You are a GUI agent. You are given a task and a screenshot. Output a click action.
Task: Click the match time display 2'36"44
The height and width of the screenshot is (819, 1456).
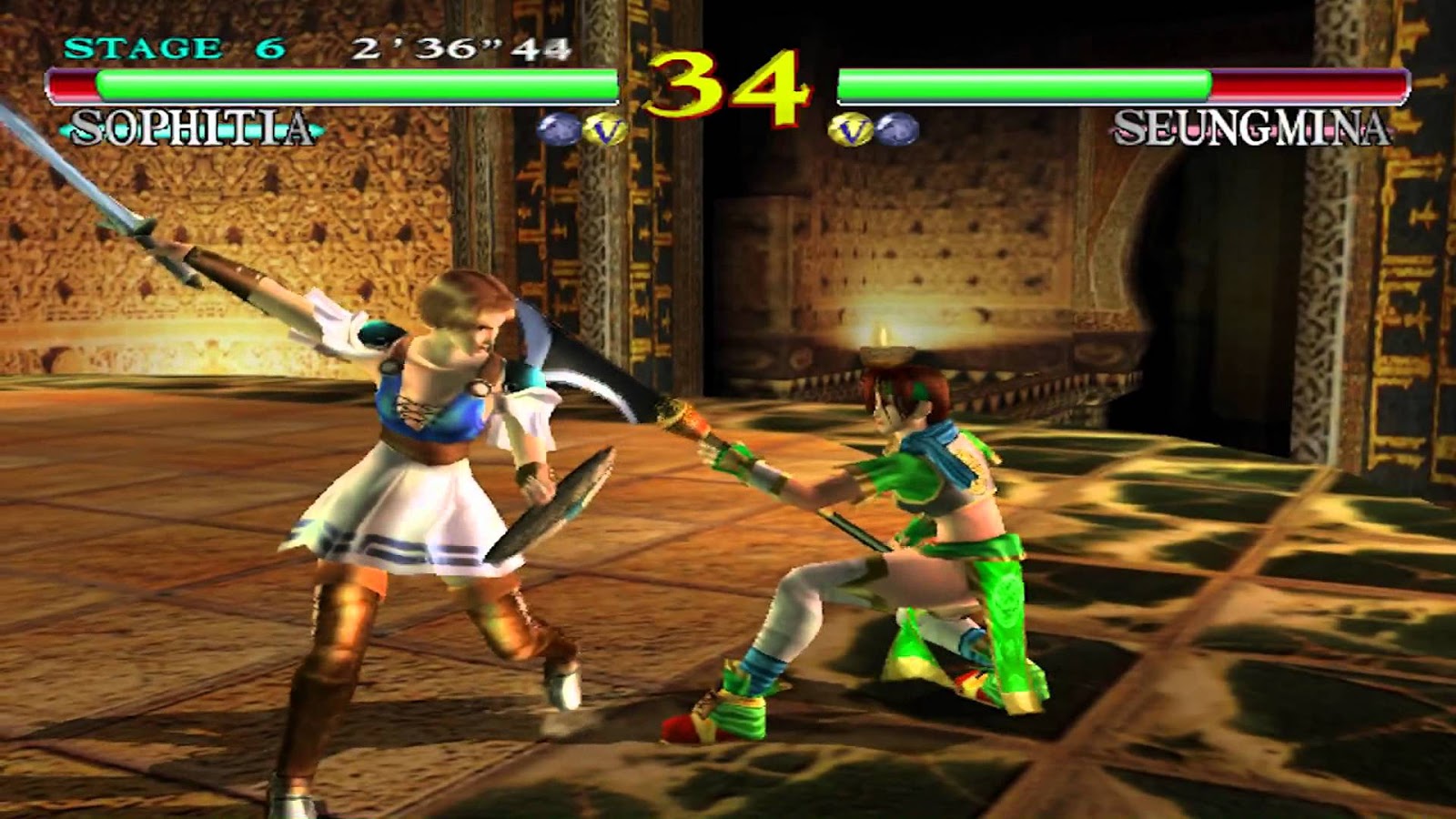460,45
